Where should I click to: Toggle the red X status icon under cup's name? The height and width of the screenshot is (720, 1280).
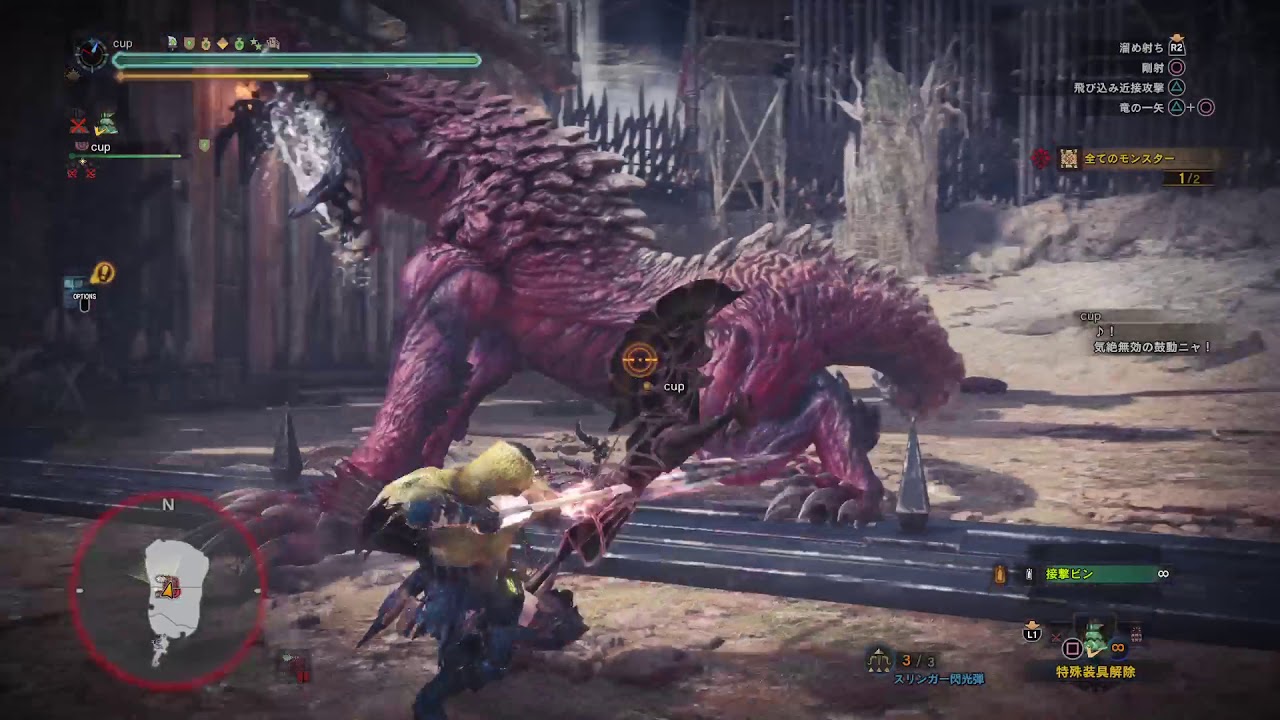pos(73,172)
